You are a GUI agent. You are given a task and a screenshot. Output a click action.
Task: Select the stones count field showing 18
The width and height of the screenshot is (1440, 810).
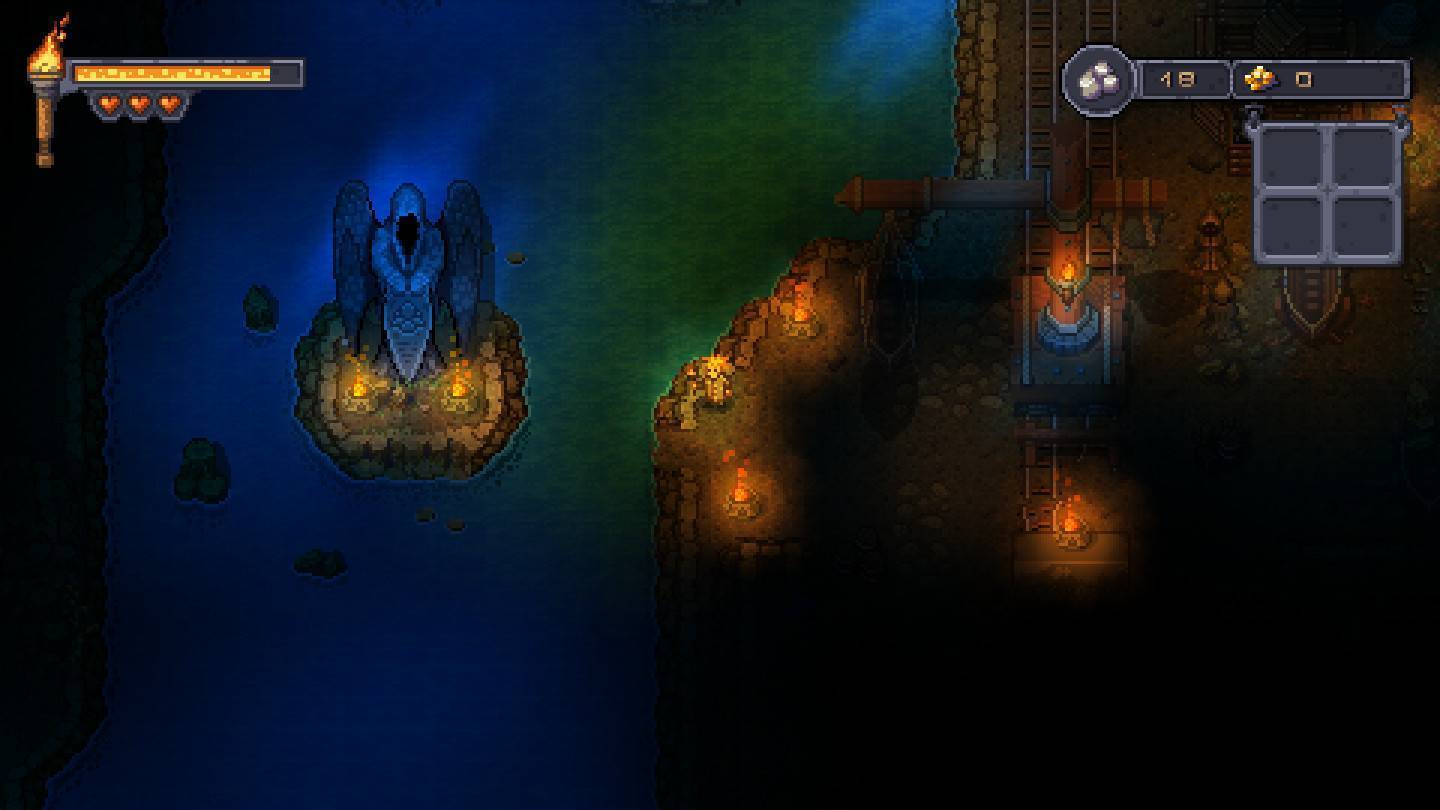1180,79
